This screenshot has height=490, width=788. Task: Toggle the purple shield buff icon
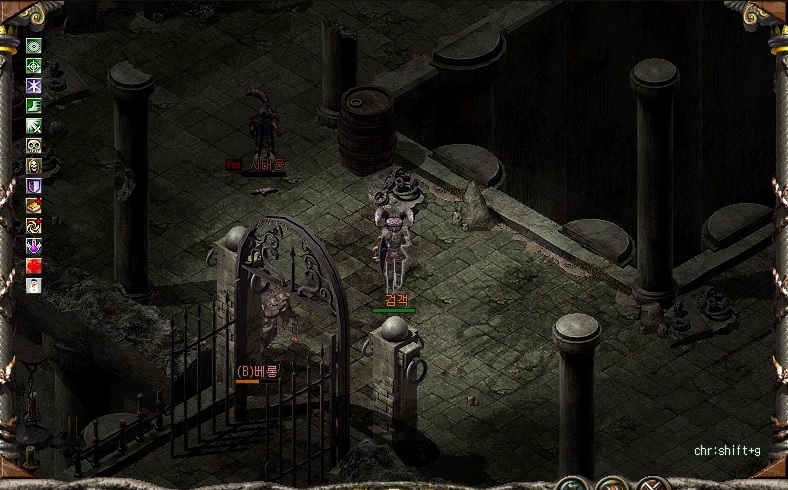[x=34, y=186]
